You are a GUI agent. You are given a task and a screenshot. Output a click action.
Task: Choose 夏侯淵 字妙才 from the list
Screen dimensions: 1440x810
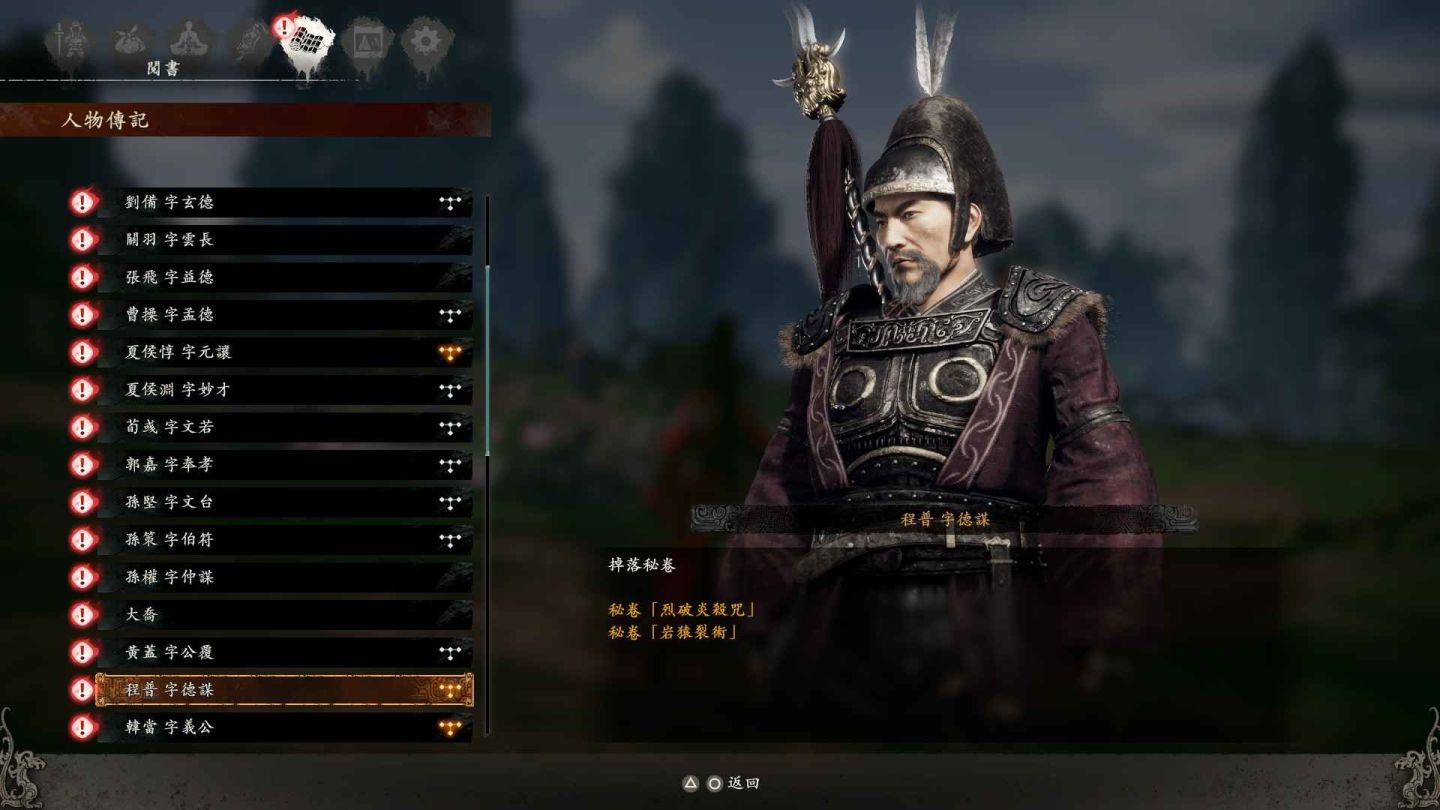click(x=283, y=390)
